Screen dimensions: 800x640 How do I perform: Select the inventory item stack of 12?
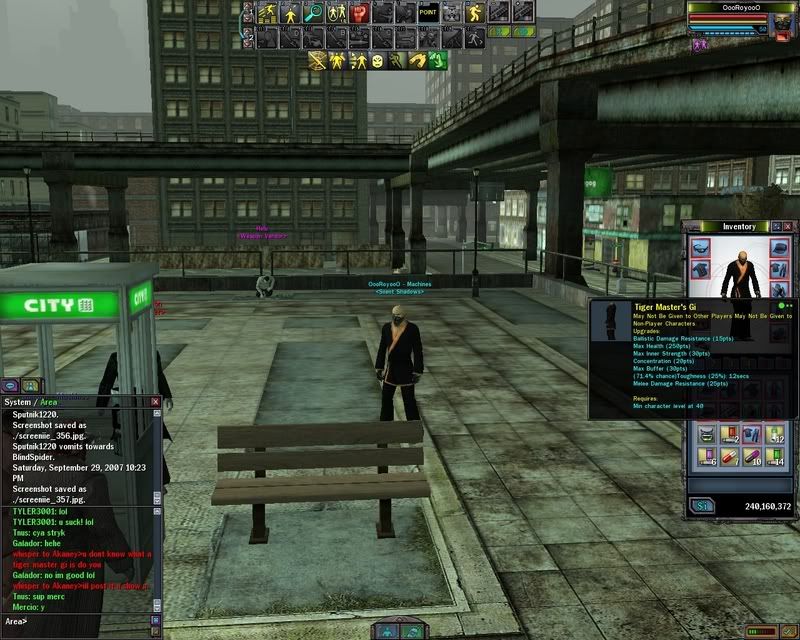click(776, 433)
